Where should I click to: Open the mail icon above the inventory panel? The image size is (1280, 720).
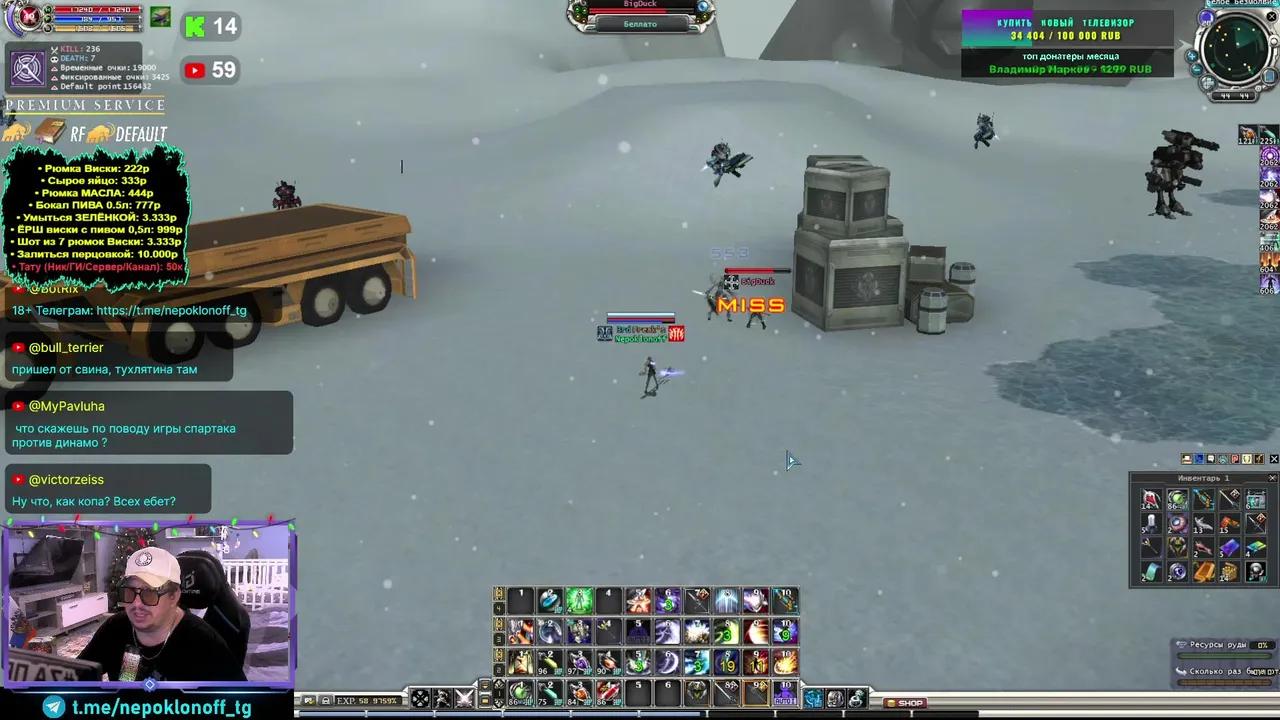click(1187, 459)
